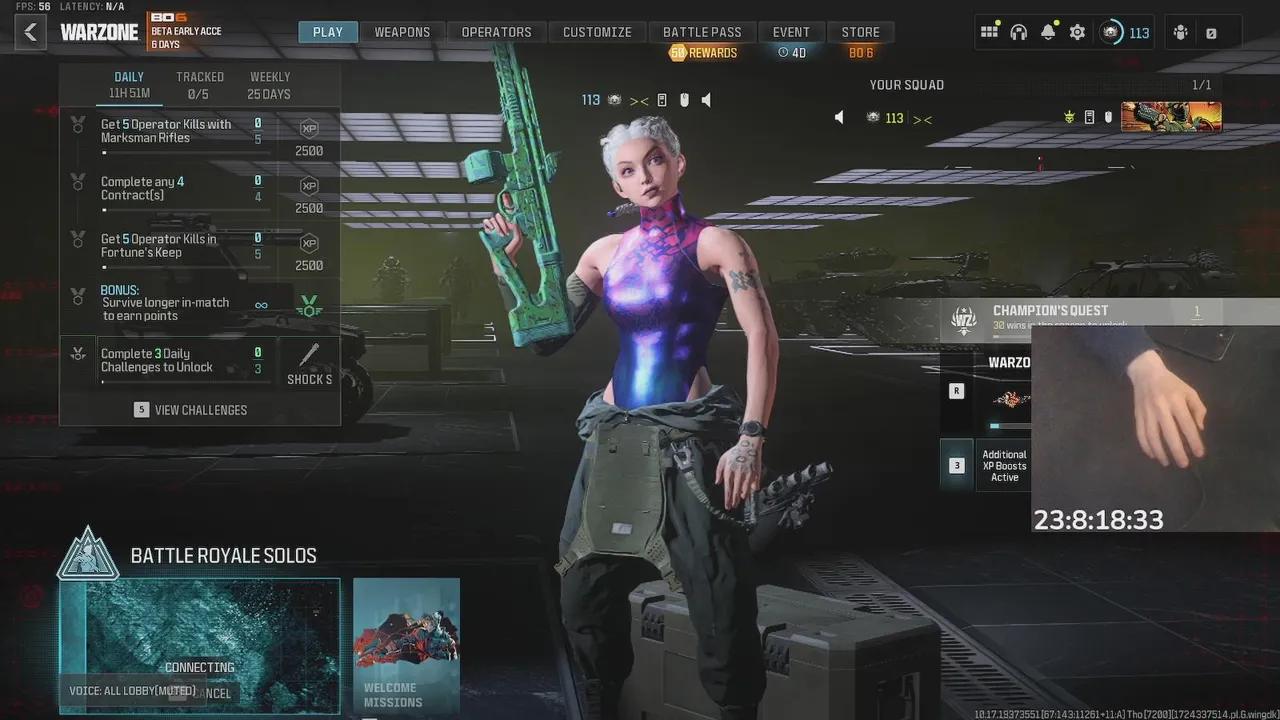This screenshot has width=1280, height=720.
Task: Click the Shock Stick reward icon
Action: point(310,355)
